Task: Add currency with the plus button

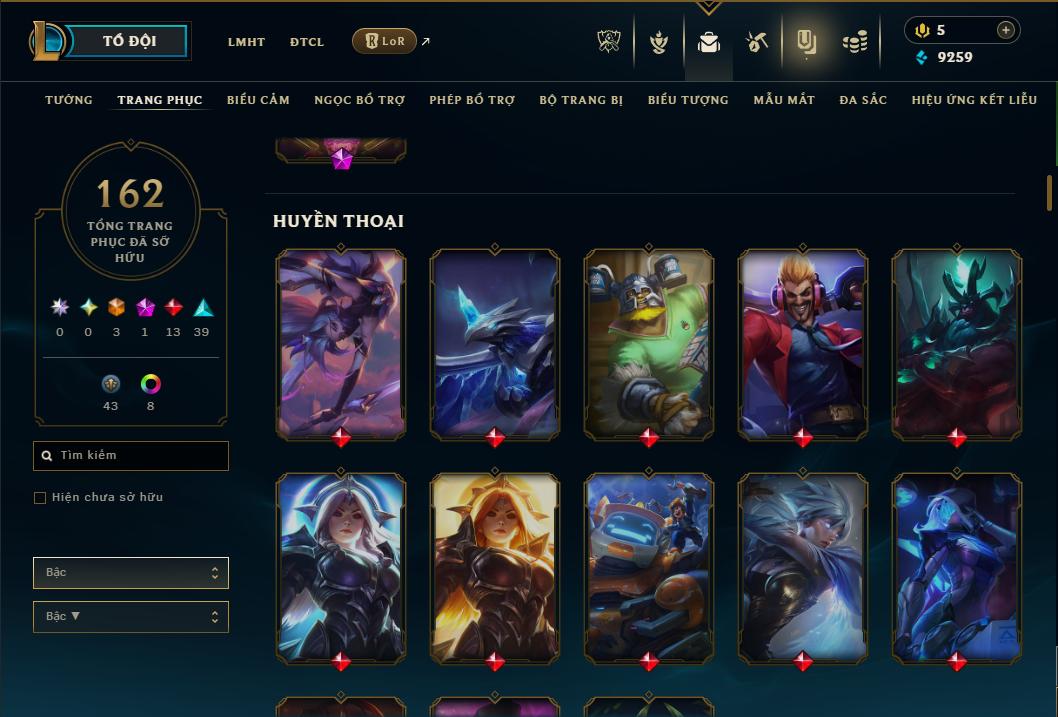Action: [1005, 30]
